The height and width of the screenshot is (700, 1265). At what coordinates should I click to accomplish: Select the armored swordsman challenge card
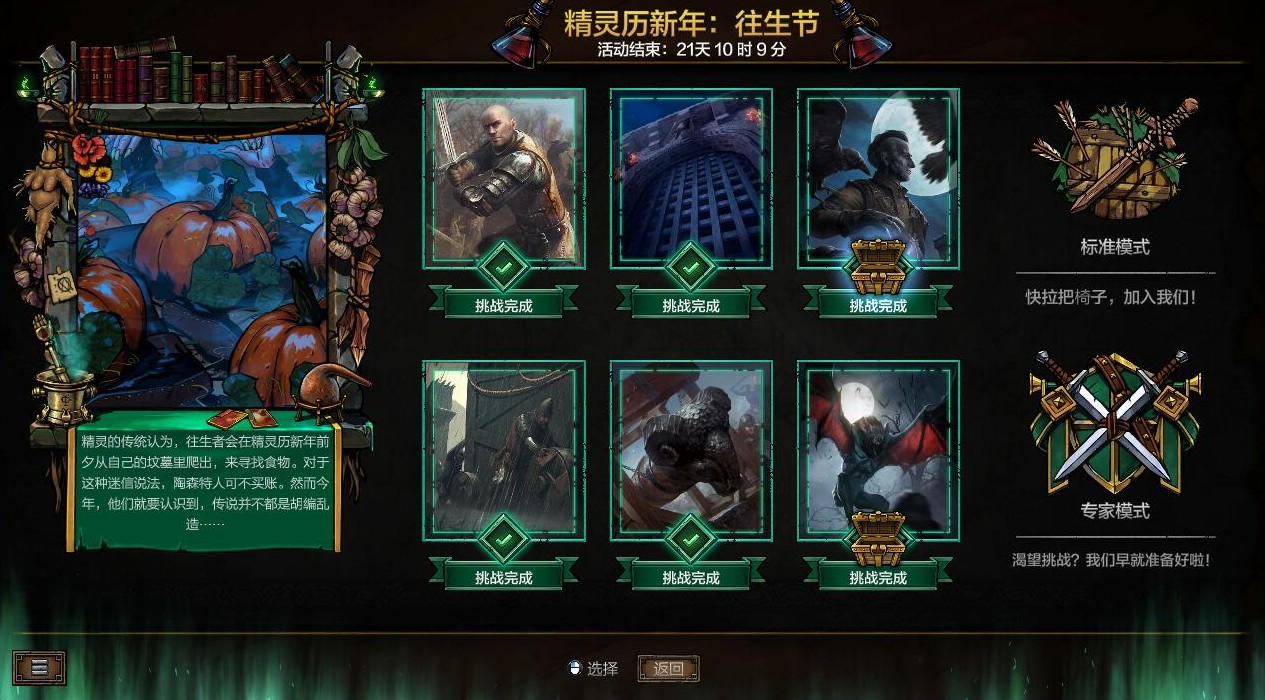point(503,178)
